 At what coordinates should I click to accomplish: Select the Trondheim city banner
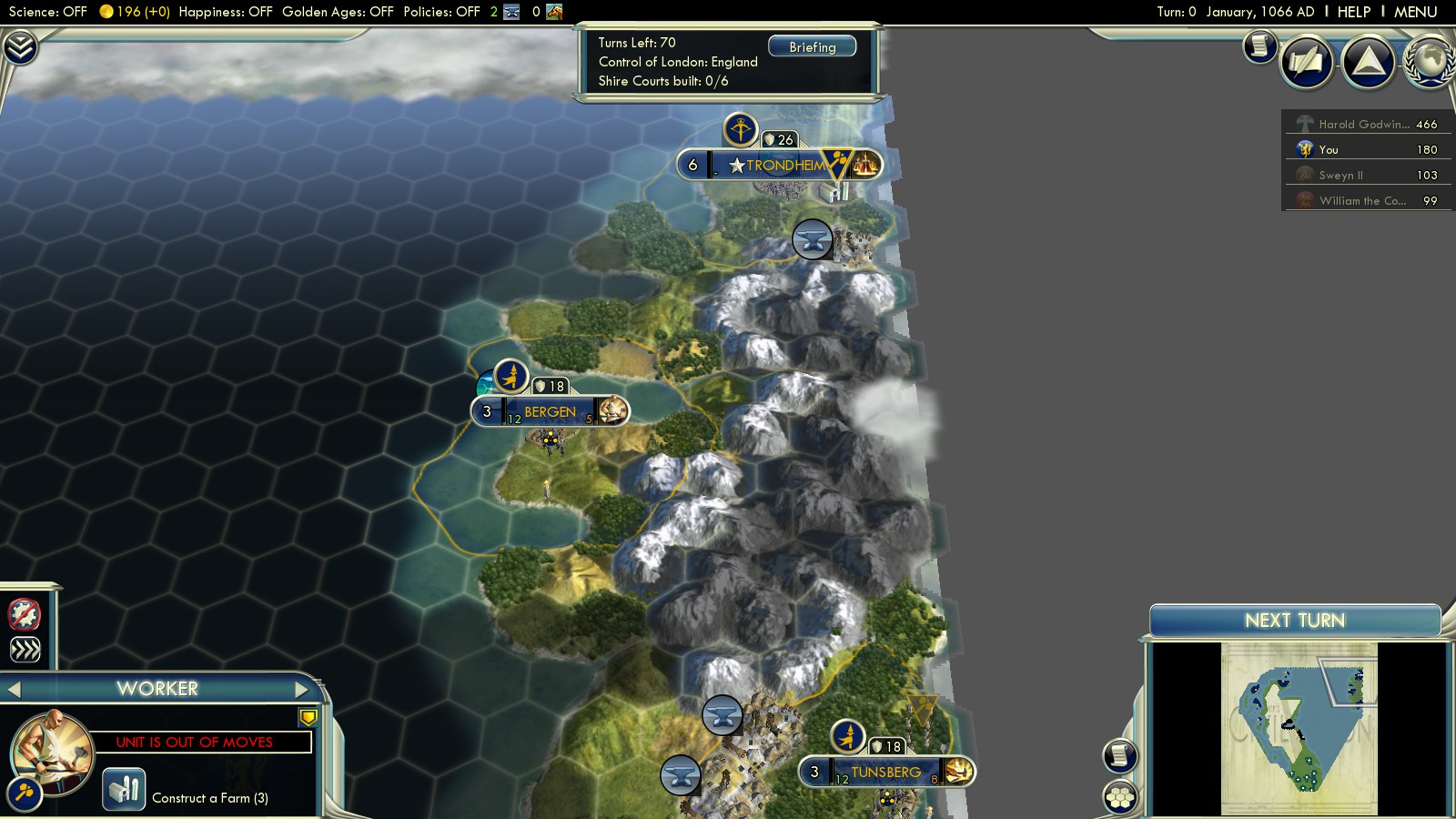[783, 166]
